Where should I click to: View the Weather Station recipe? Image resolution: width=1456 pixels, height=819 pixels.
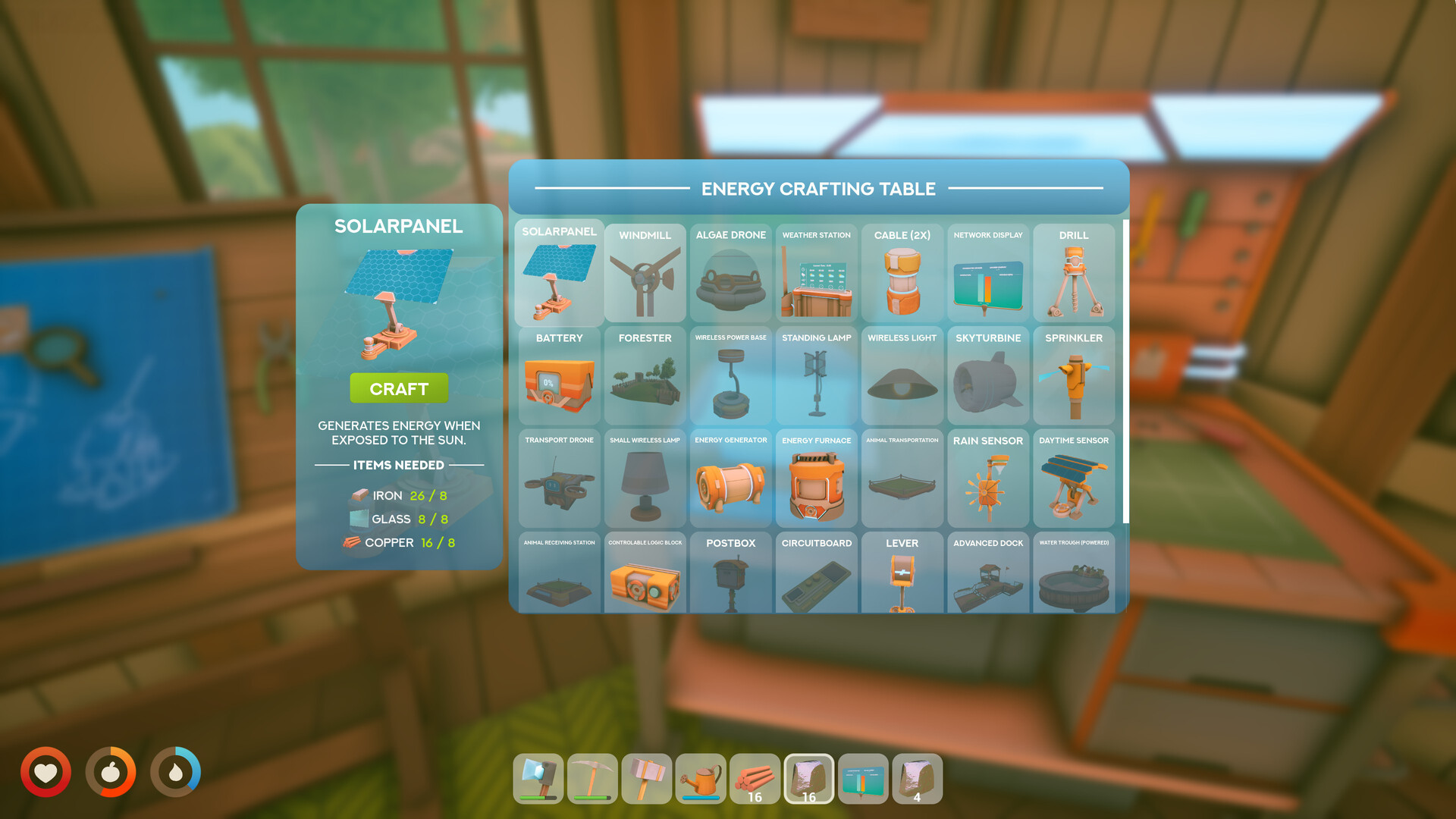[x=816, y=273]
